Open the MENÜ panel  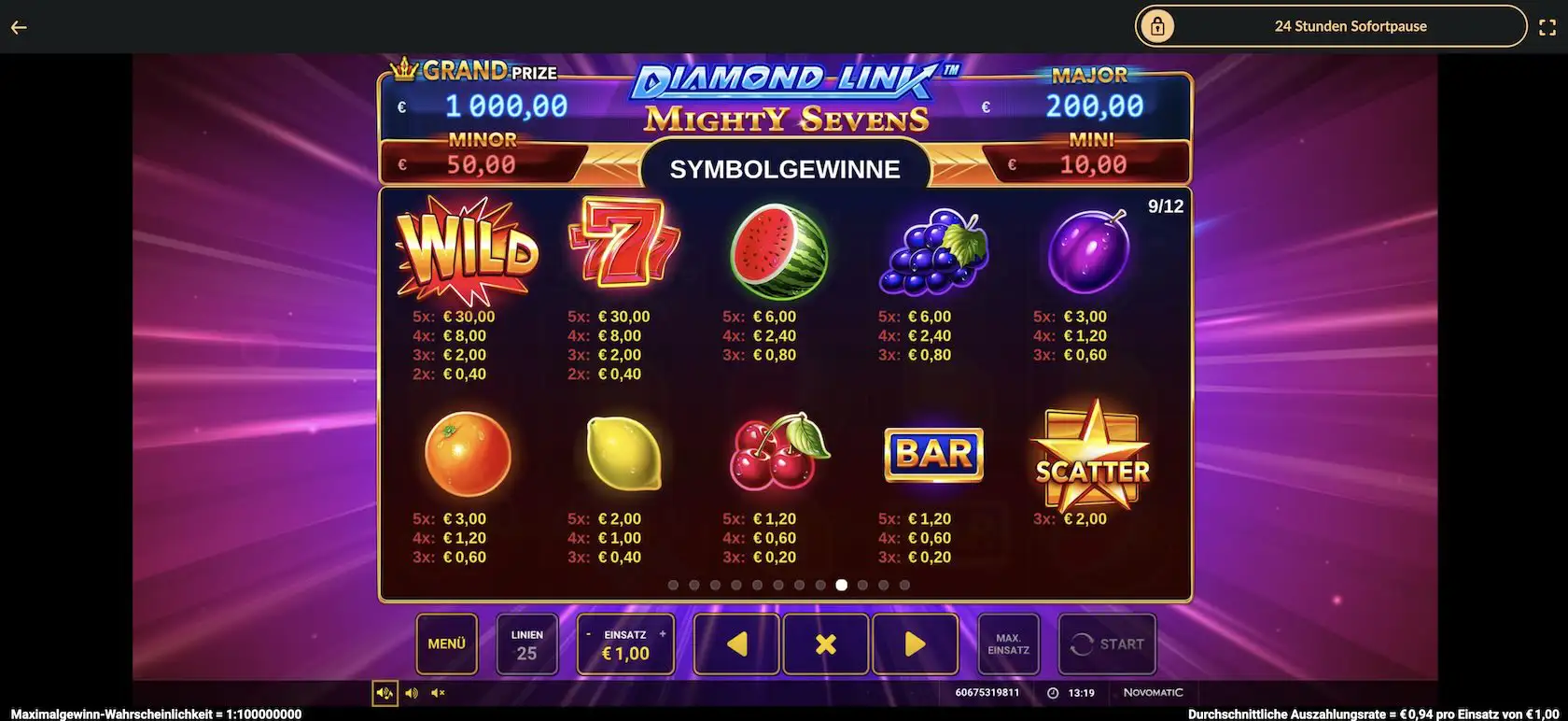click(446, 643)
